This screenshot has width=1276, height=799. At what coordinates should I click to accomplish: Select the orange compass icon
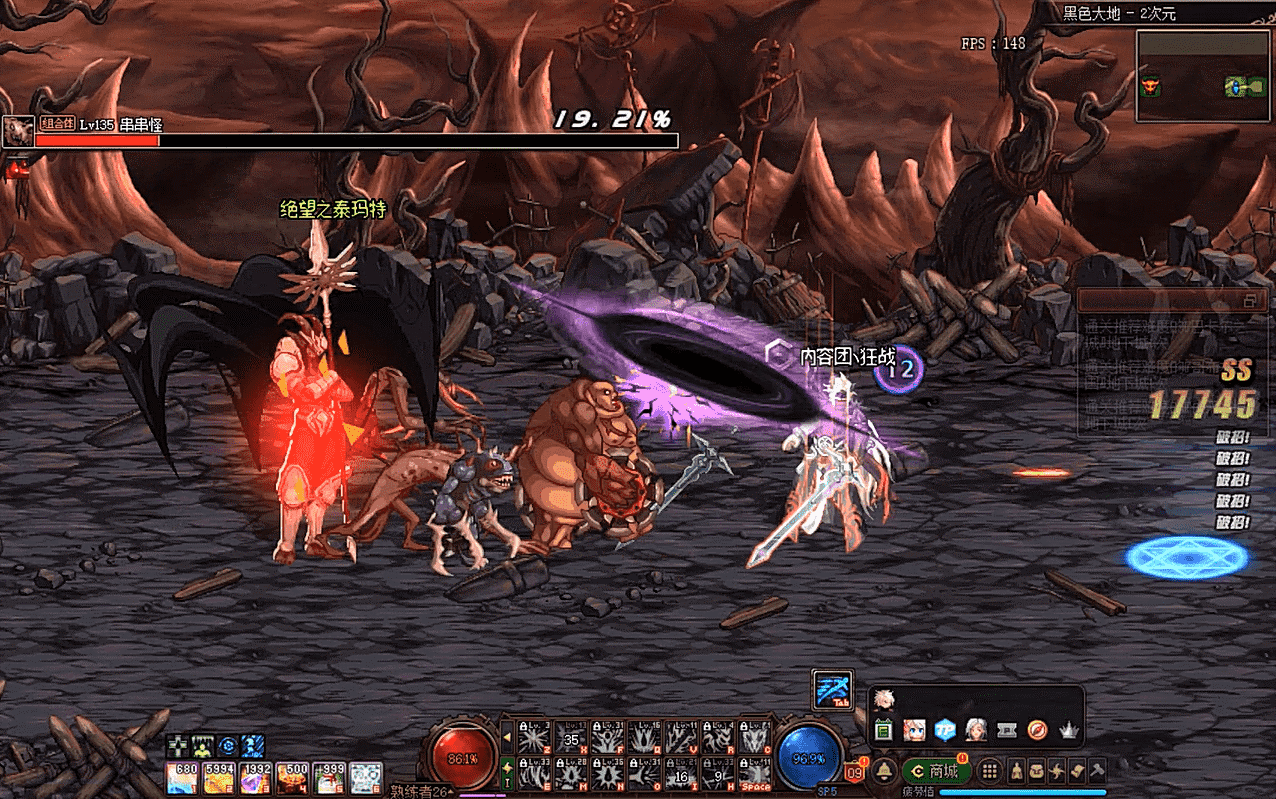(x=1039, y=731)
